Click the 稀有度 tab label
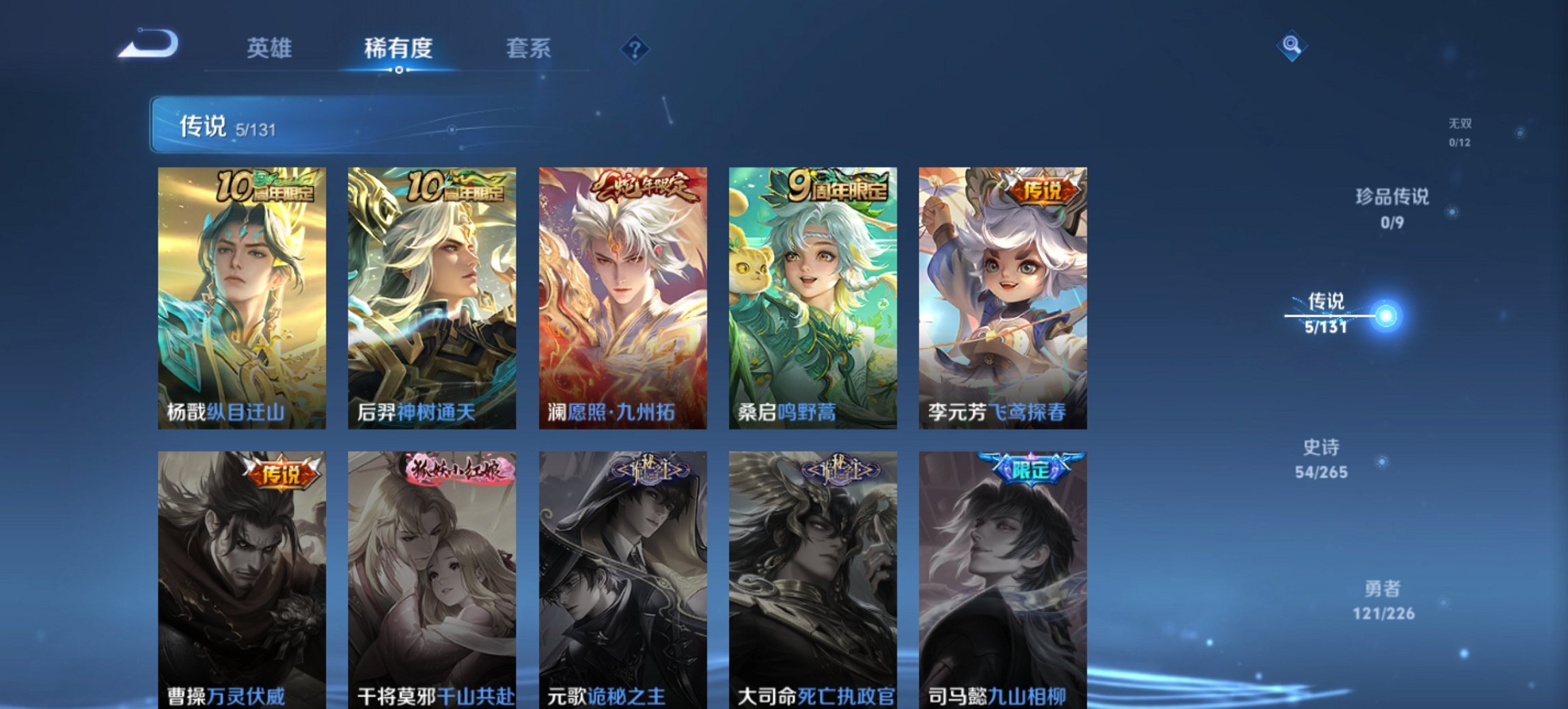The width and height of the screenshot is (1568, 709). point(400,48)
